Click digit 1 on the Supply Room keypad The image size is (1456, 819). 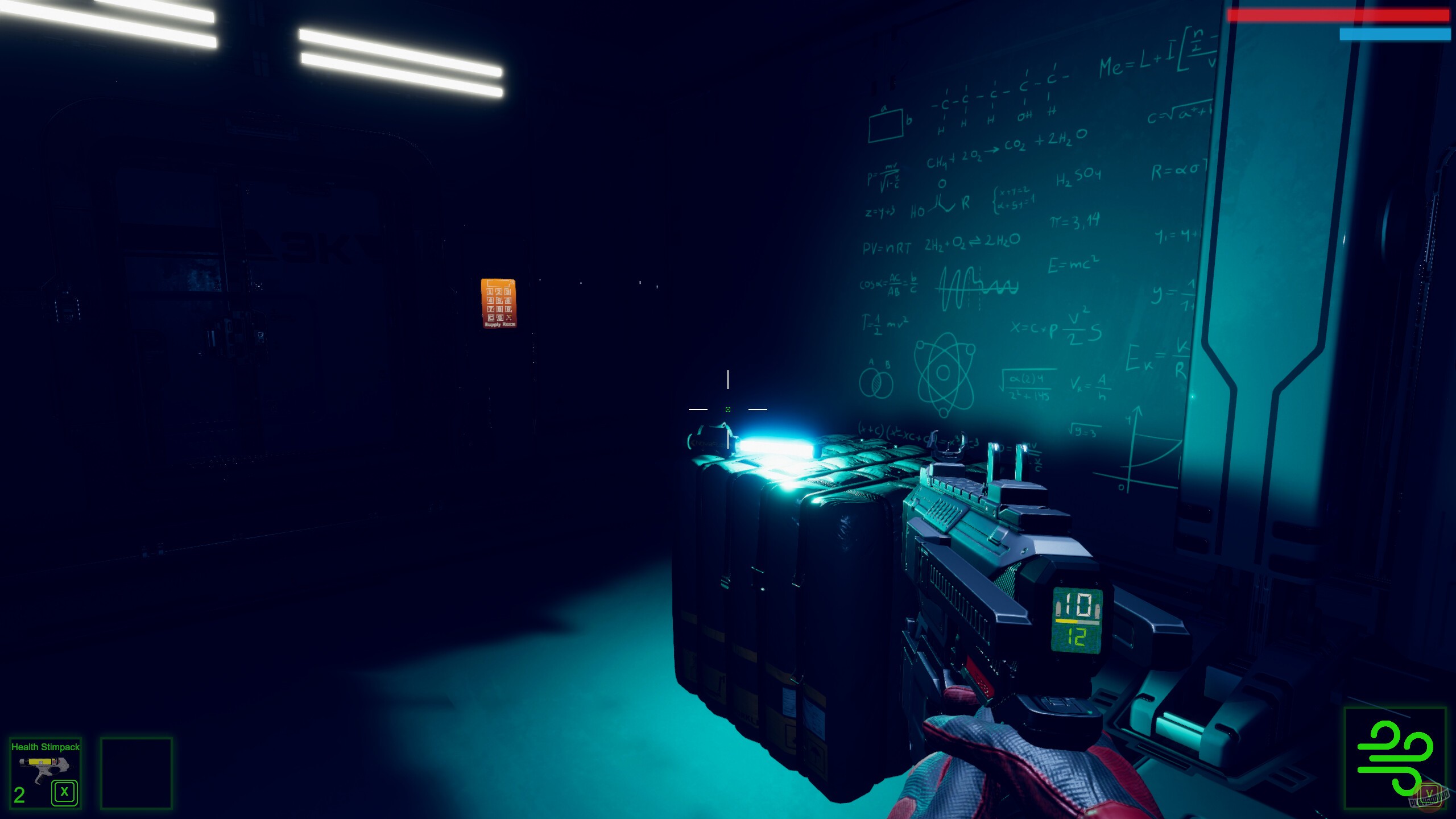(x=490, y=292)
